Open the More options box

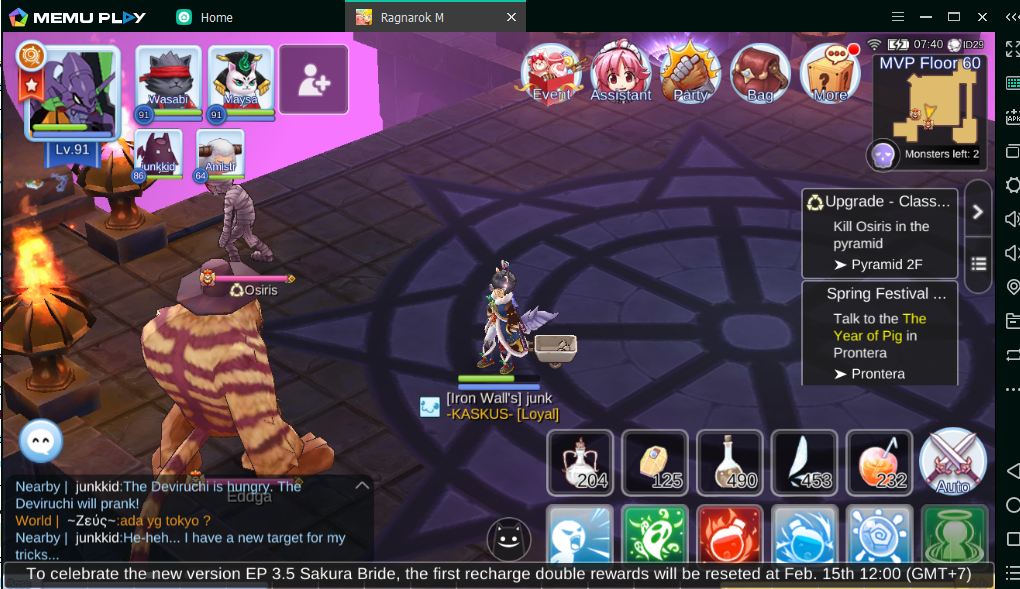click(x=830, y=72)
